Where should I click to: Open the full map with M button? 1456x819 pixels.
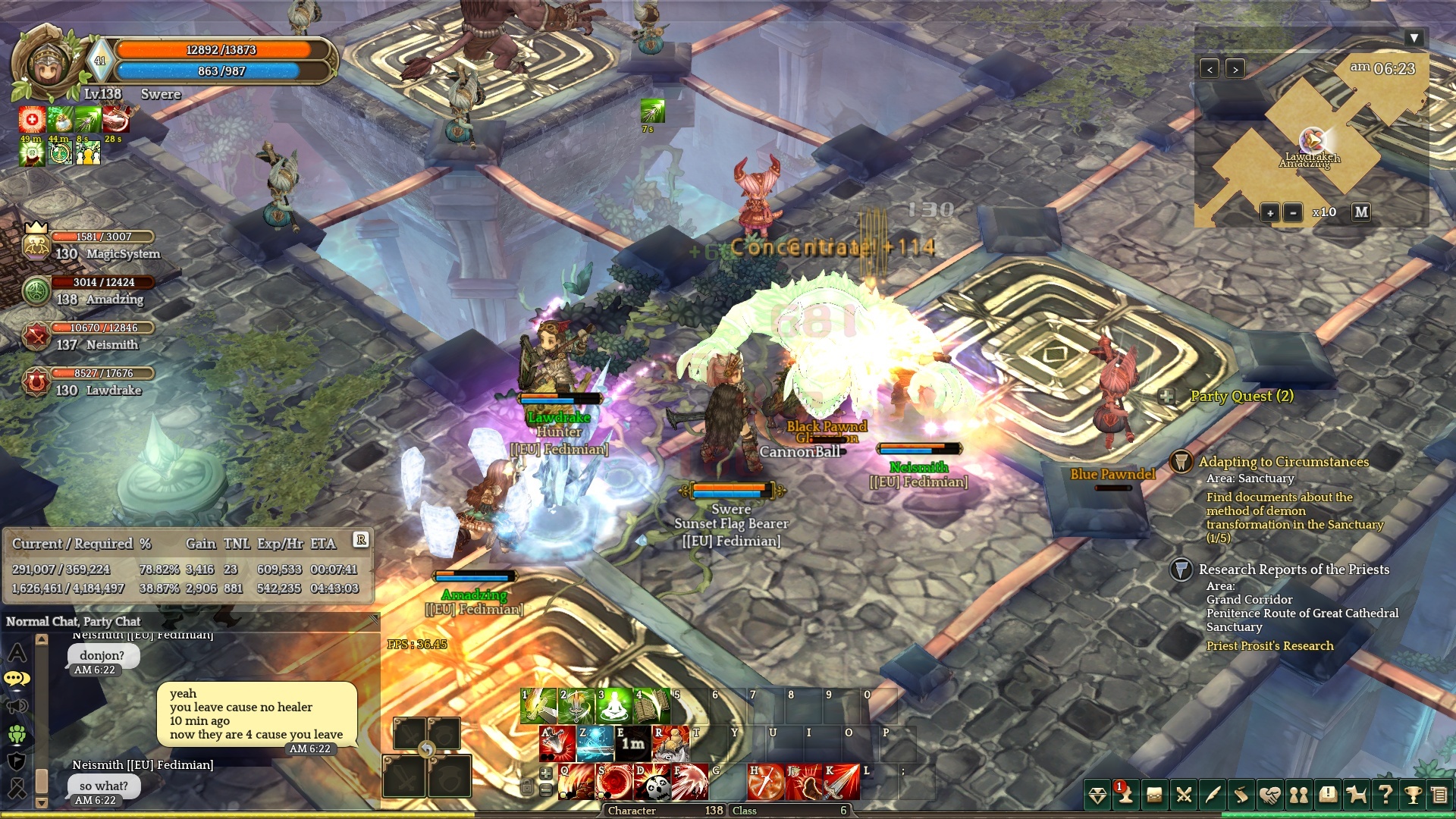tap(1361, 212)
